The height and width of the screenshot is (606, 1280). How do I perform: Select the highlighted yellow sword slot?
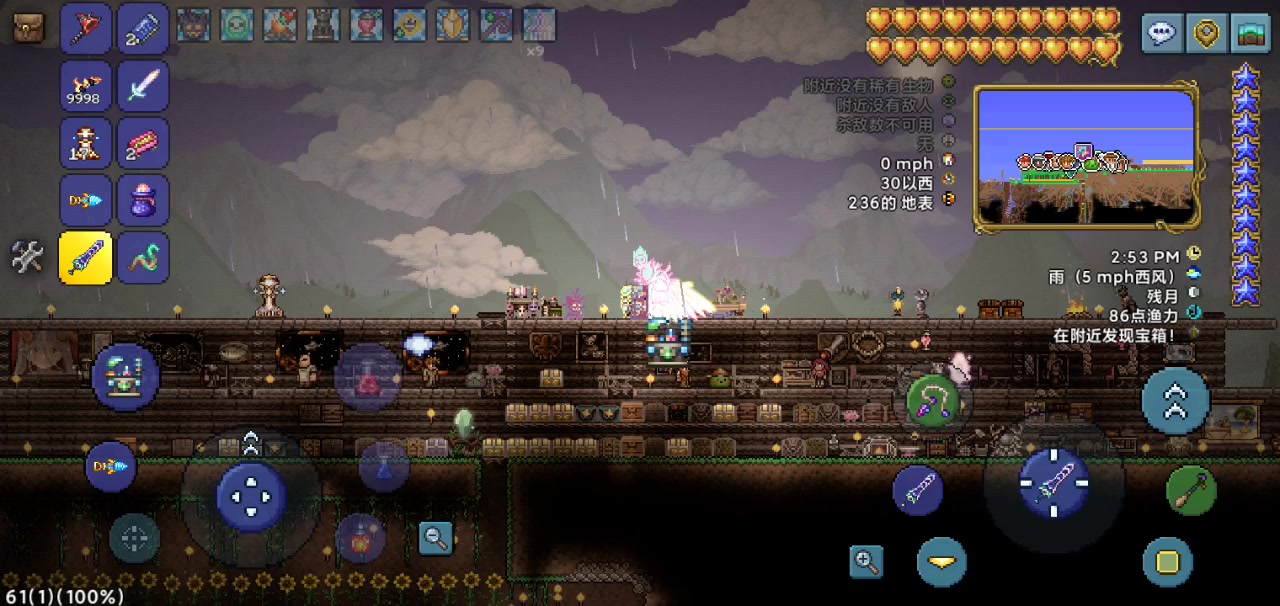[x=85, y=258]
